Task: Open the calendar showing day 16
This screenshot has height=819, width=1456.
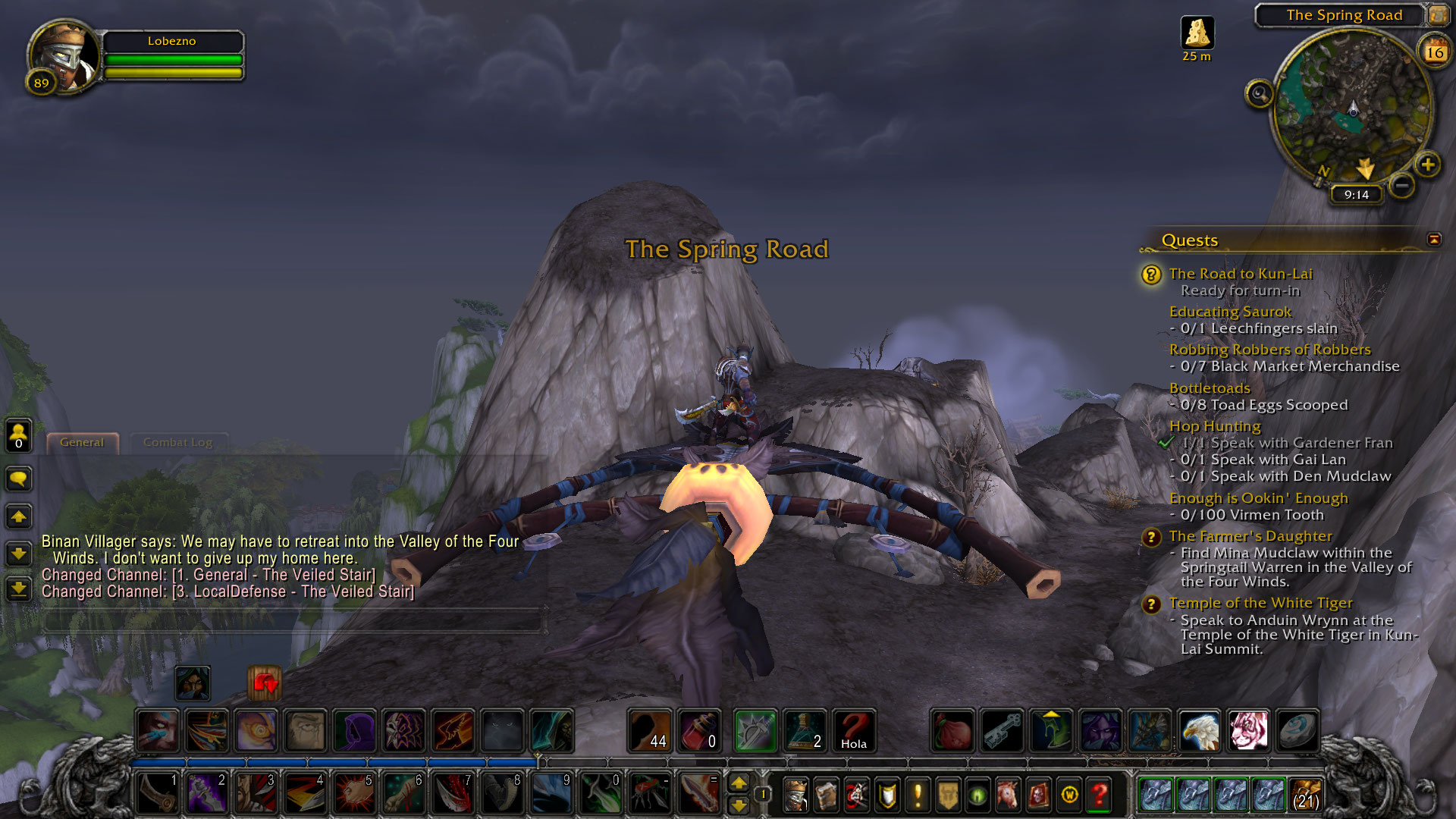Action: (1434, 52)
